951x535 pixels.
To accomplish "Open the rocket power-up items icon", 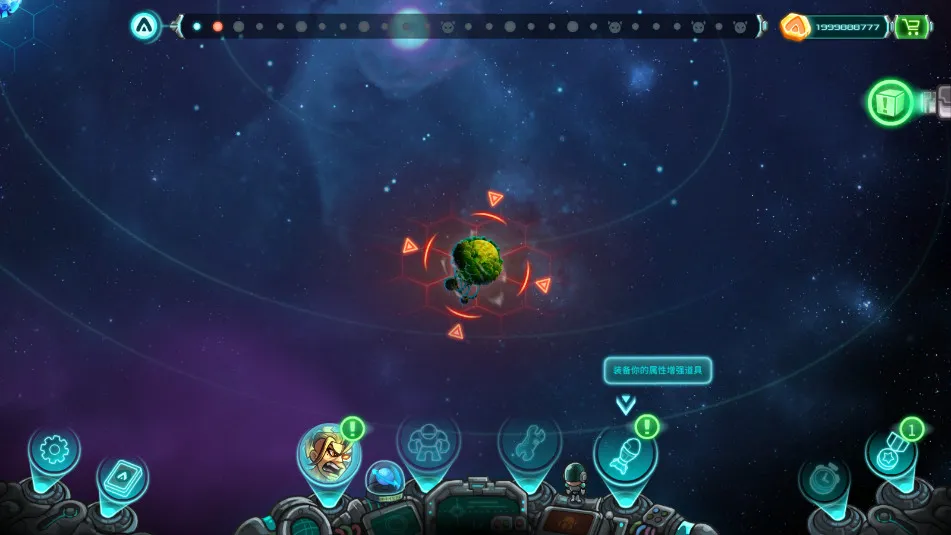I will click(625, 455).
